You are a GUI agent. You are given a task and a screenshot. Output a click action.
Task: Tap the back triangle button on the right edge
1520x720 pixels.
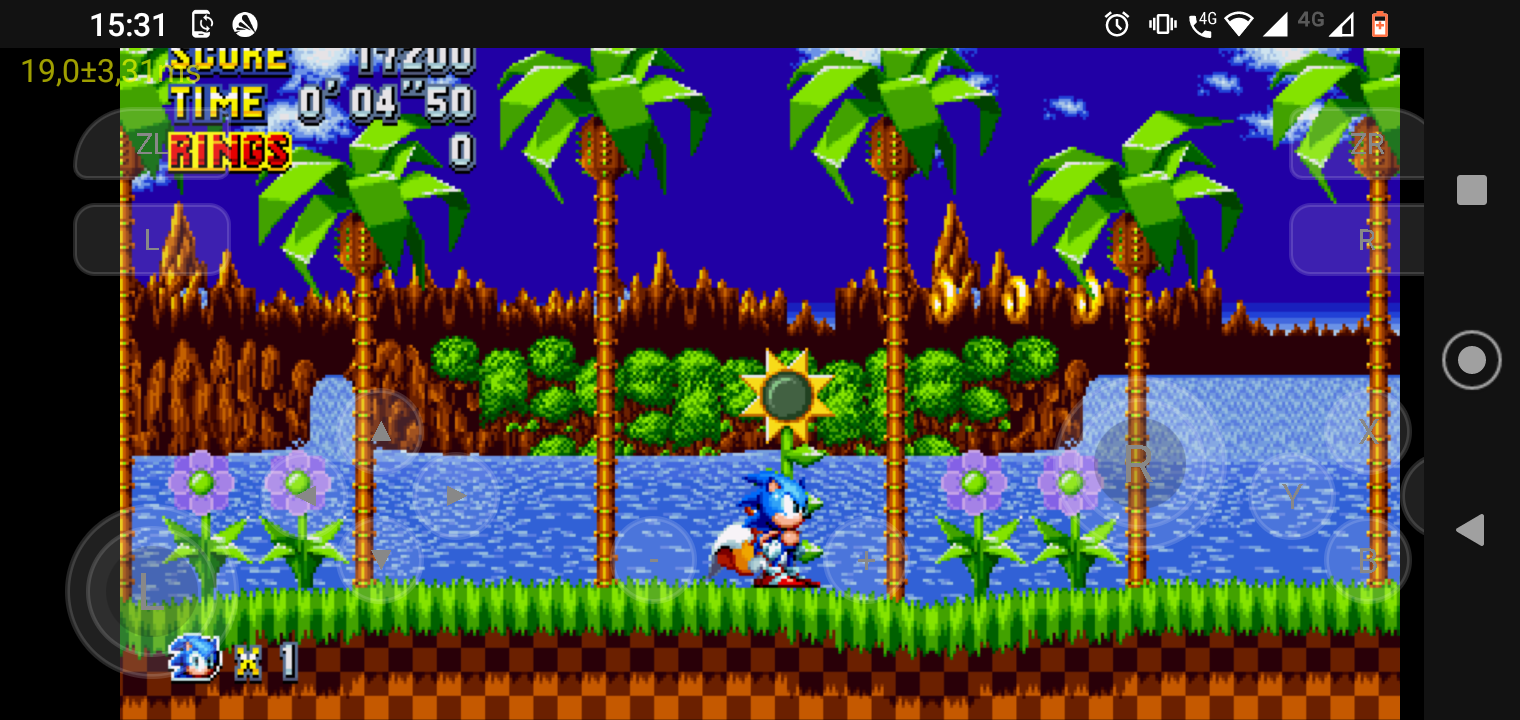coord(1471,530)
